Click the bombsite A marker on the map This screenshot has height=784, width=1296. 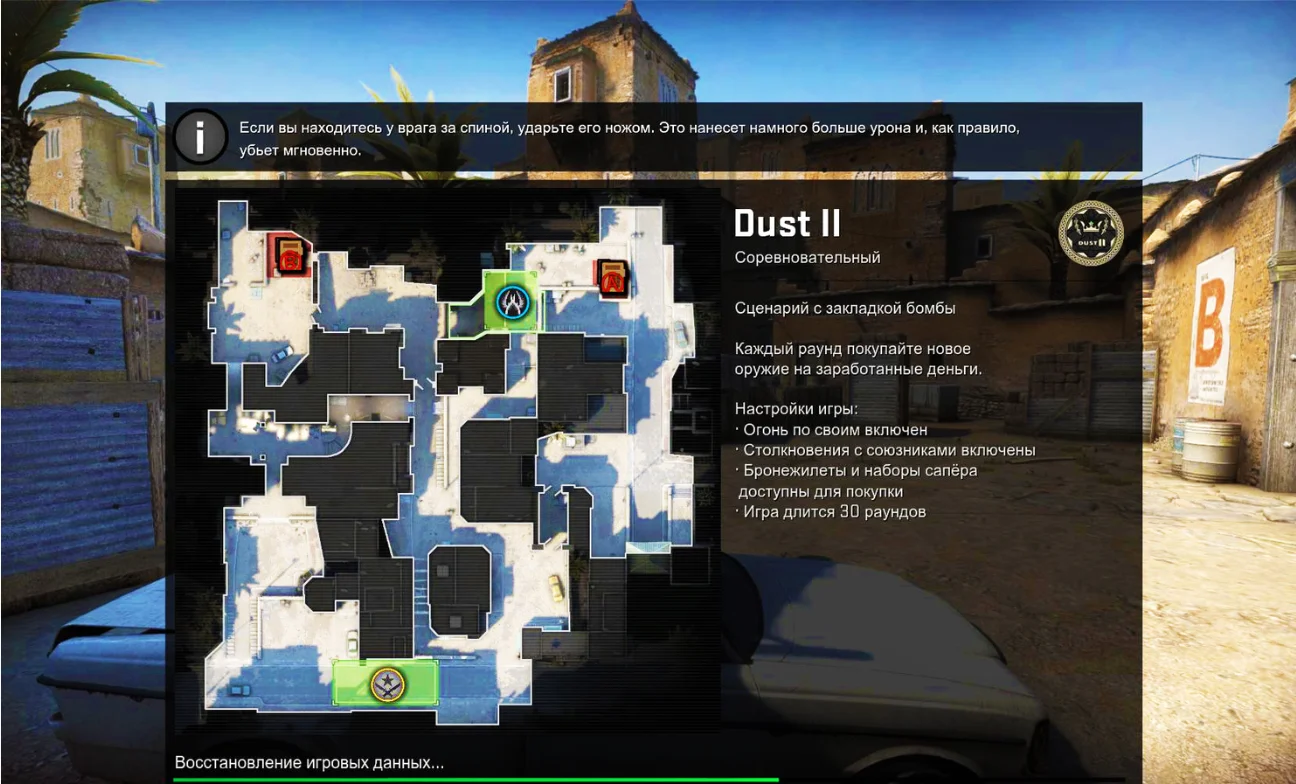(x=611, y=278)
